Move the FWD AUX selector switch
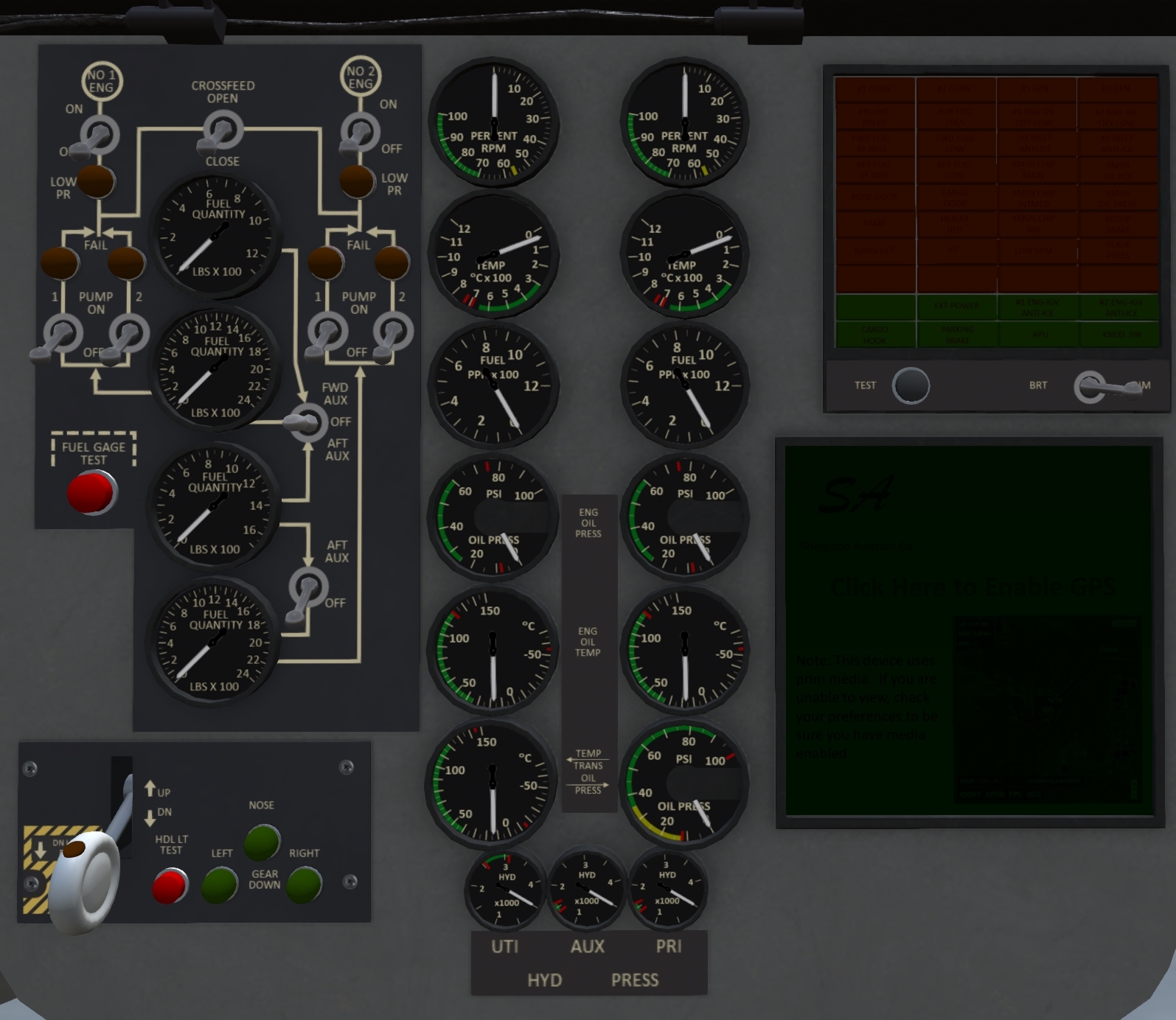 [307, 422]
